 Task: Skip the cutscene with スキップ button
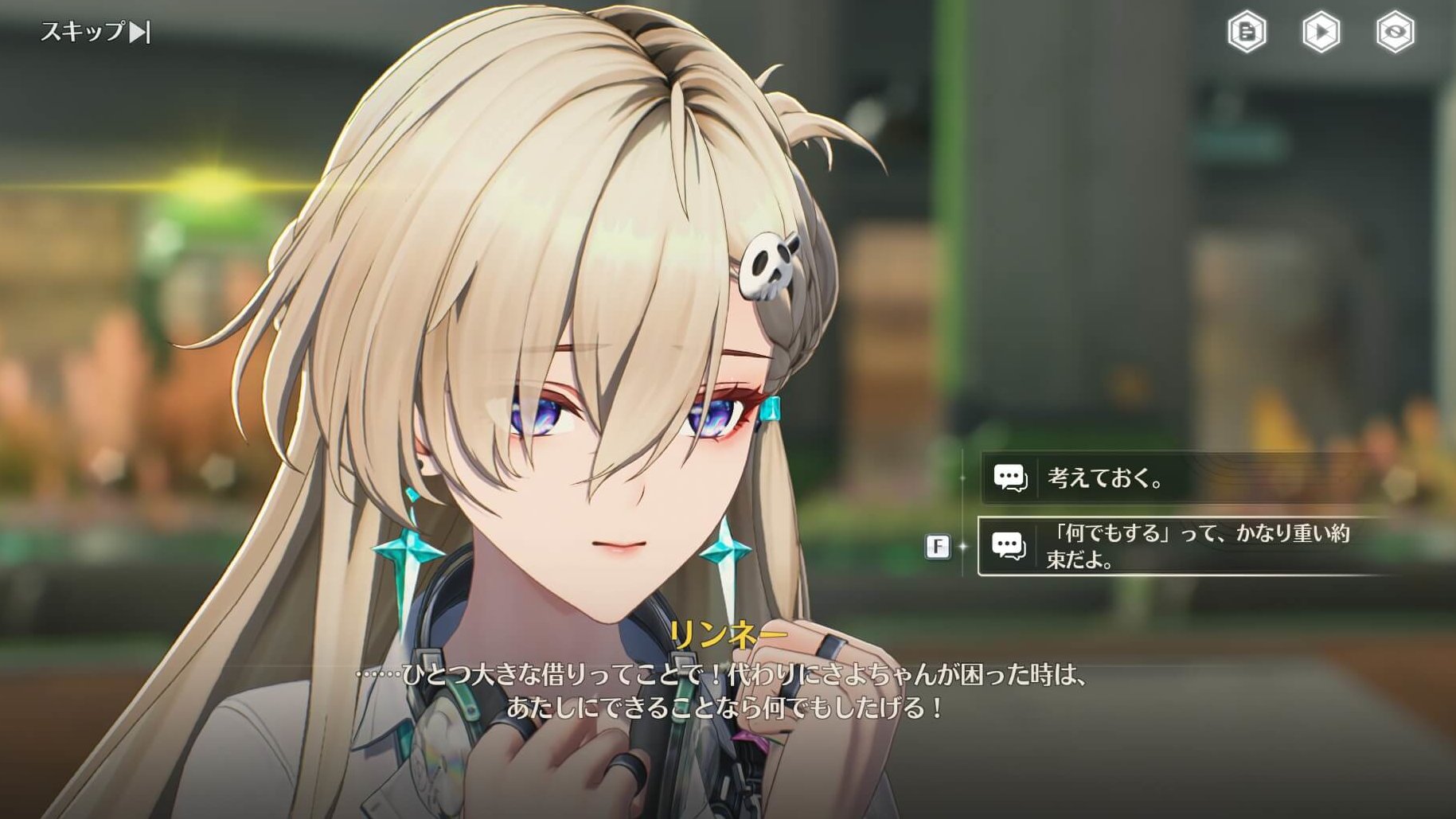point(95,32)
